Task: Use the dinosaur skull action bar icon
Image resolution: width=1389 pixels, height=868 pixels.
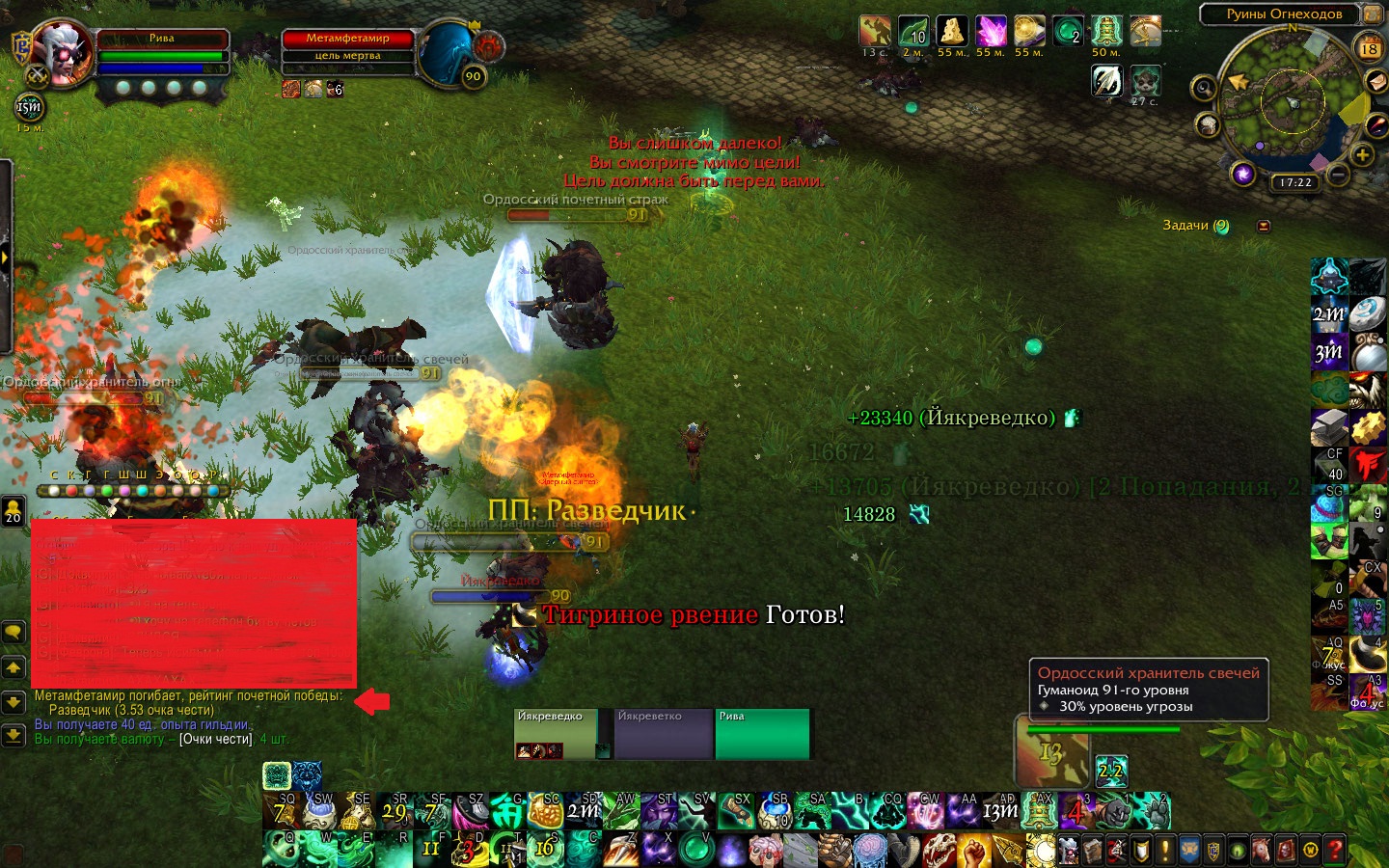Action: (939, 851)
